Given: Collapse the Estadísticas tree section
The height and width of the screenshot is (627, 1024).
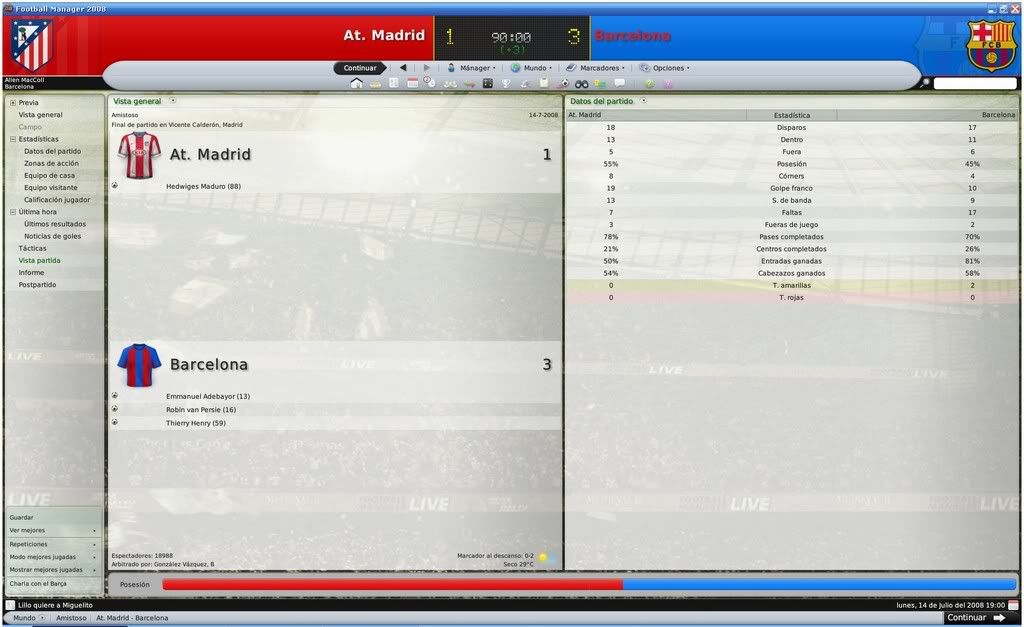Looking at the screenshot, I should click(13, 139).
